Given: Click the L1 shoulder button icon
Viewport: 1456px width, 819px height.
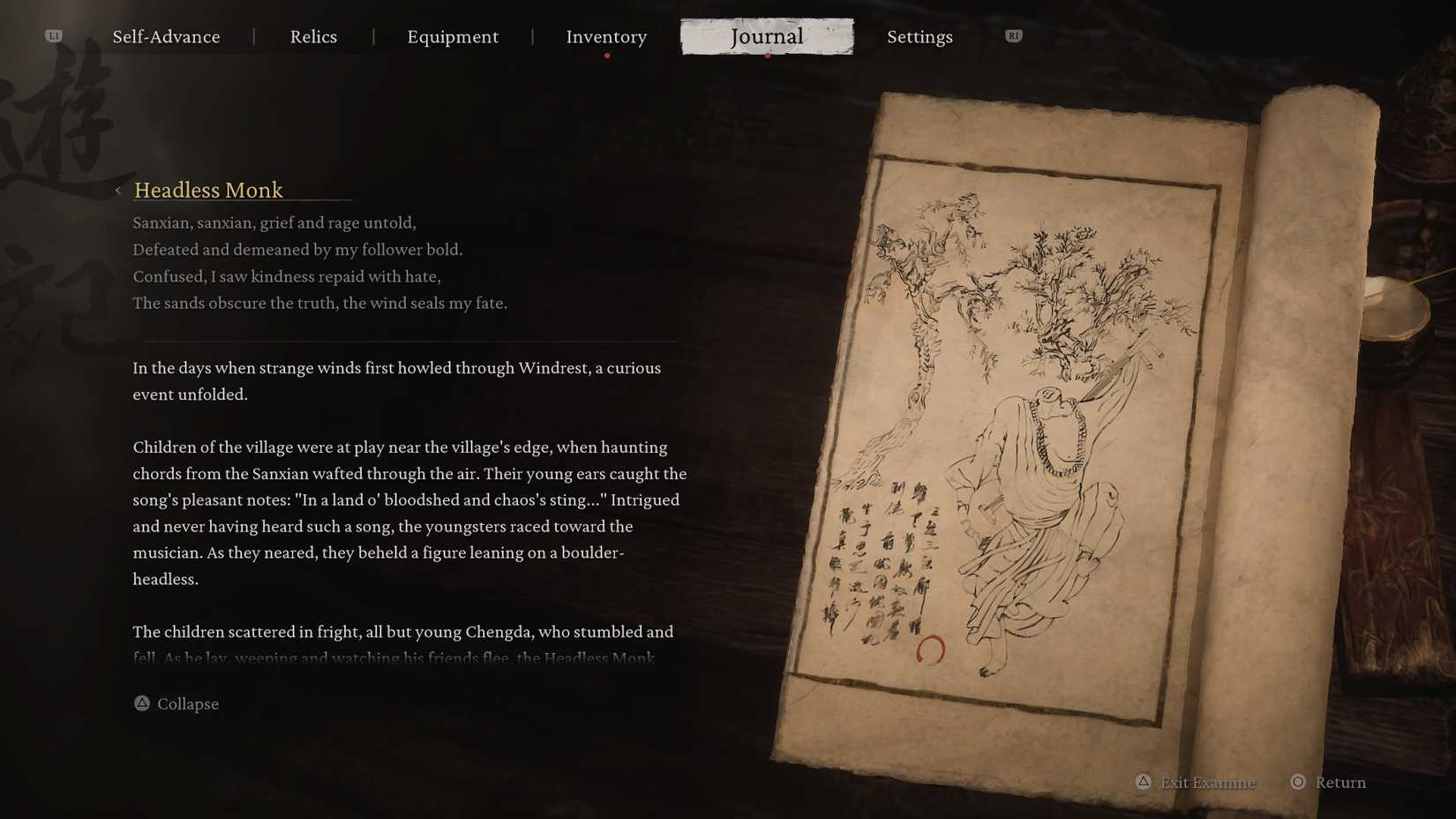Looking at the screenshot, I should [x=52, y=35].
